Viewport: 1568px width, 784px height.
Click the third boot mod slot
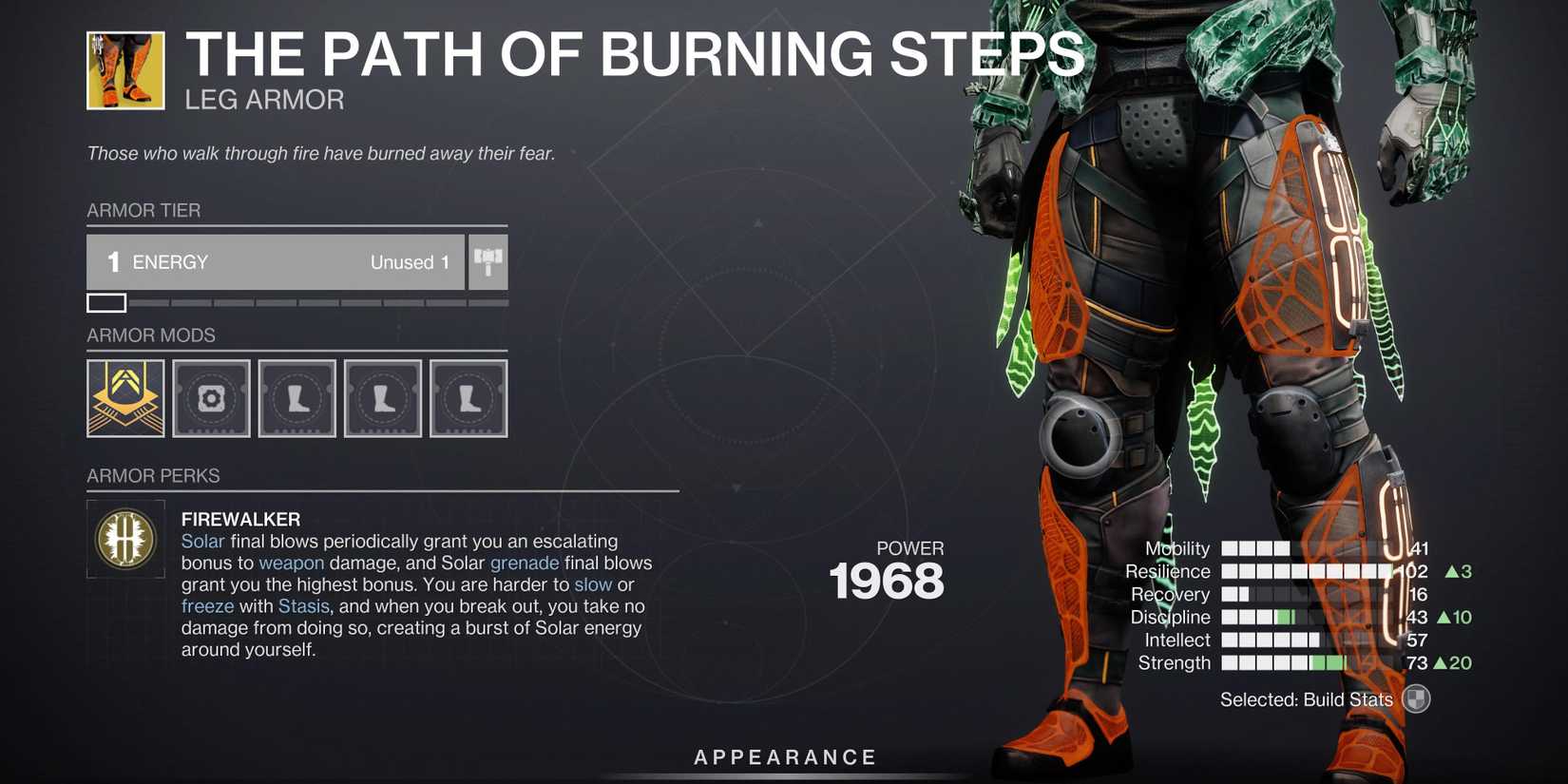coord(468,398)
